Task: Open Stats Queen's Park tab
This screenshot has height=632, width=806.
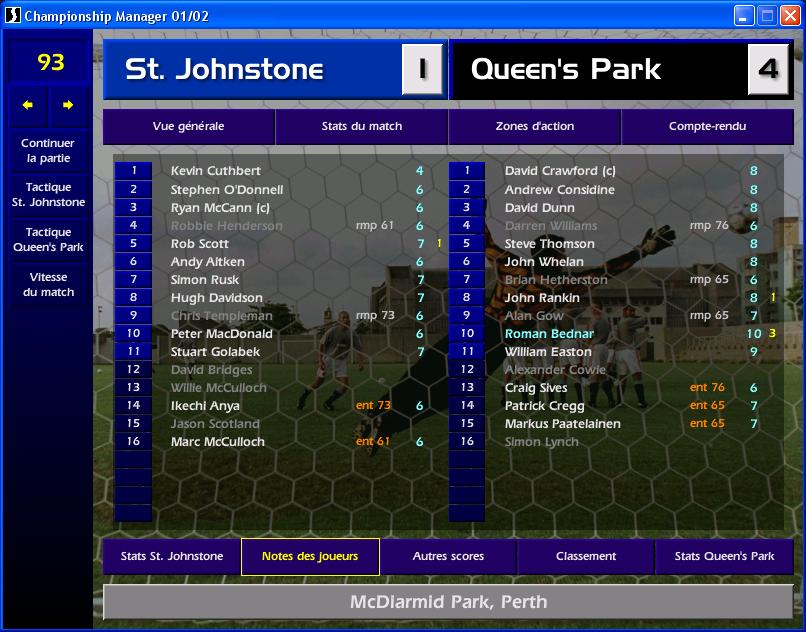Action: tap(724, 557)
